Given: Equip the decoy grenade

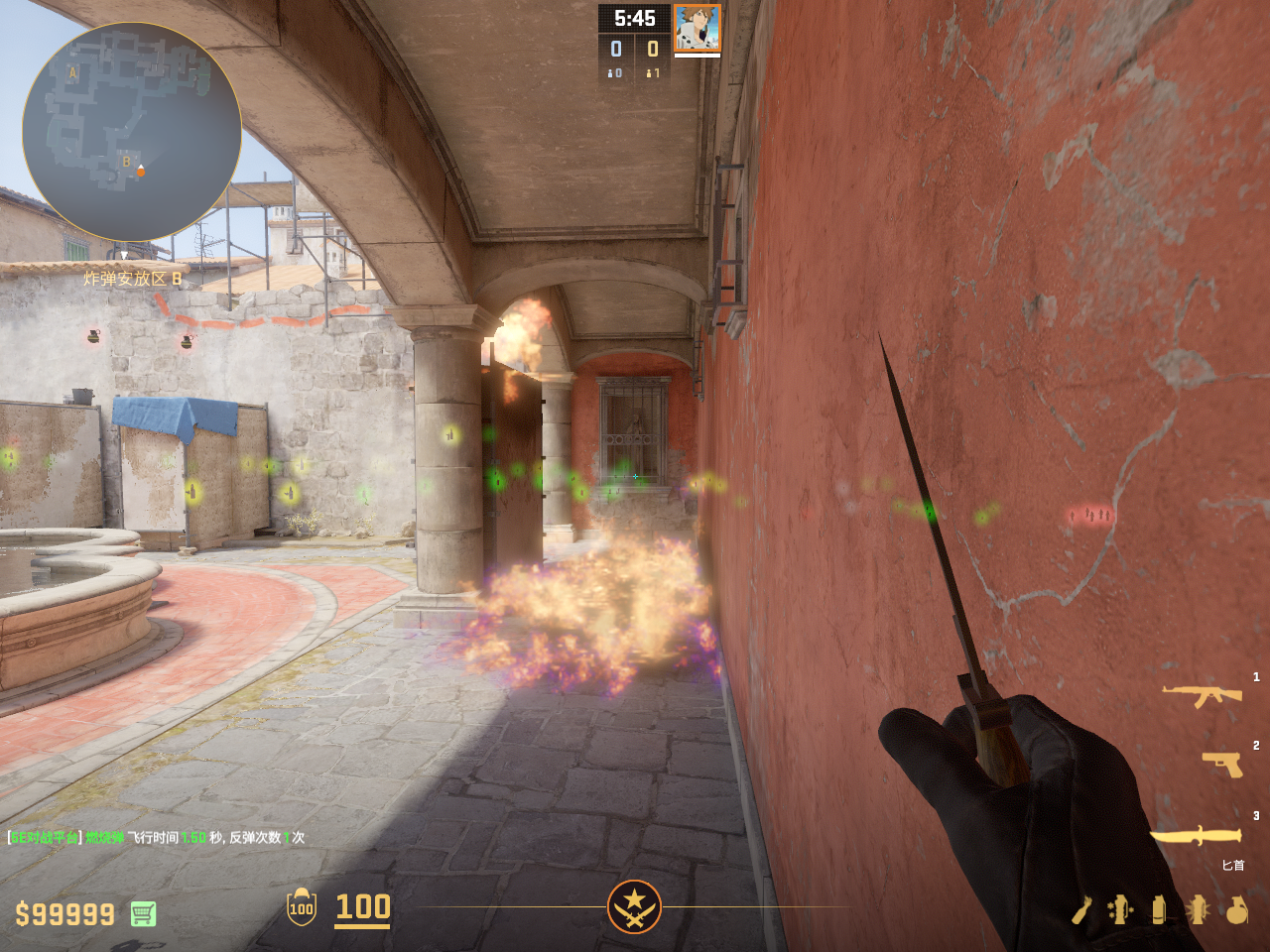Looking at the screenshot, I should pyautogui.click(x=1120, y=909).
